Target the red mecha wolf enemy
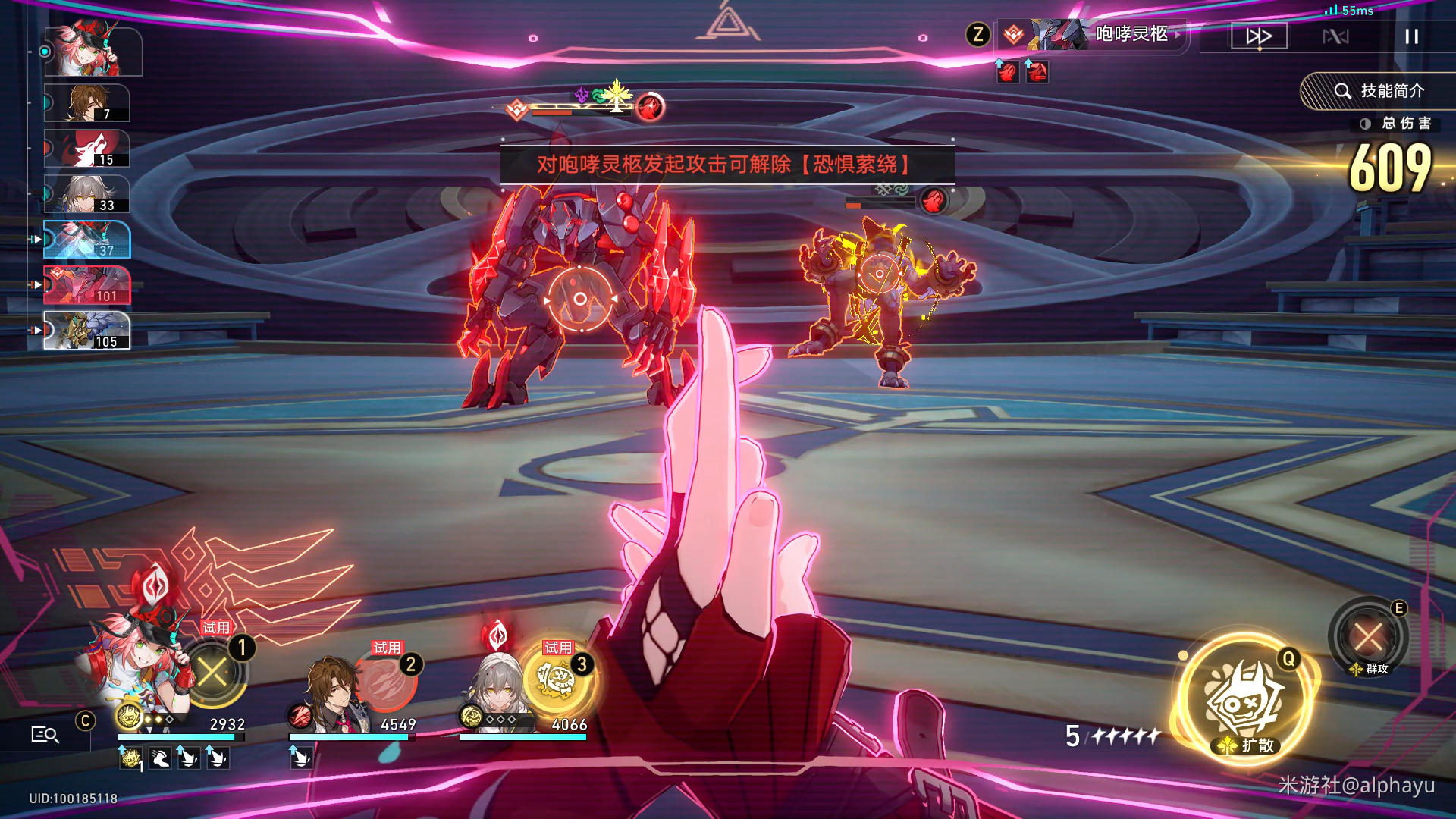This screenshot has height=819, width=1456. [580, 299]
